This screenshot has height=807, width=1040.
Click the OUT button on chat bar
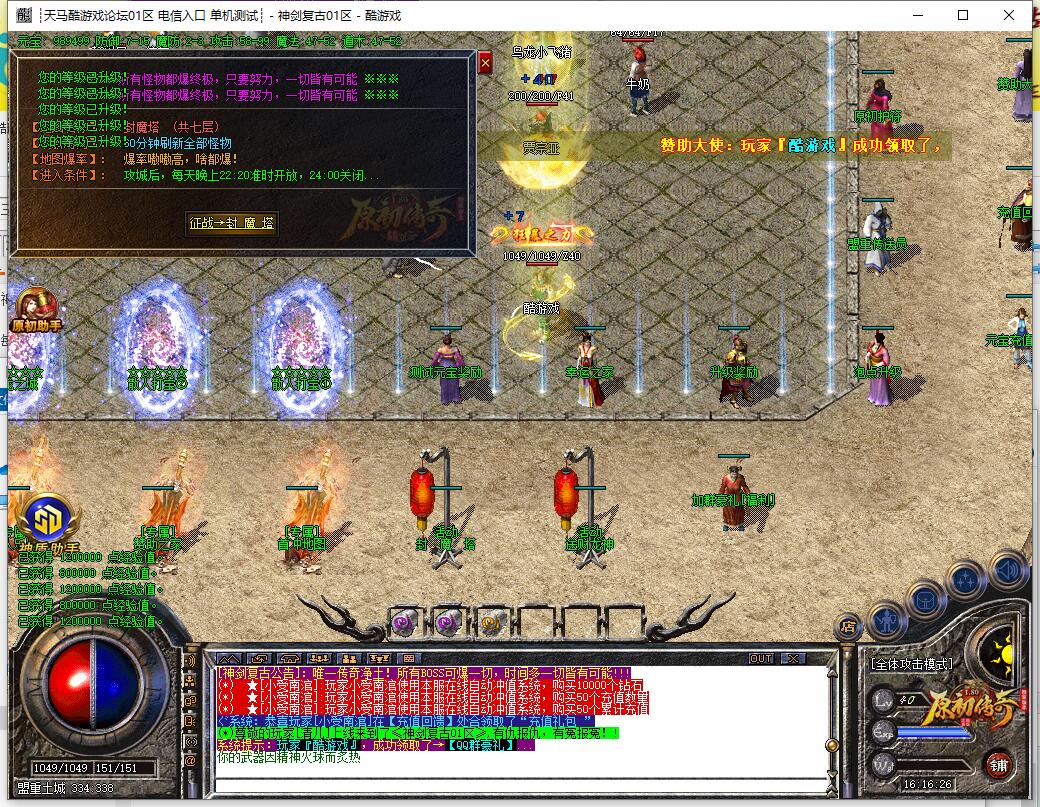pyautogui.click(x=761, y=658)
